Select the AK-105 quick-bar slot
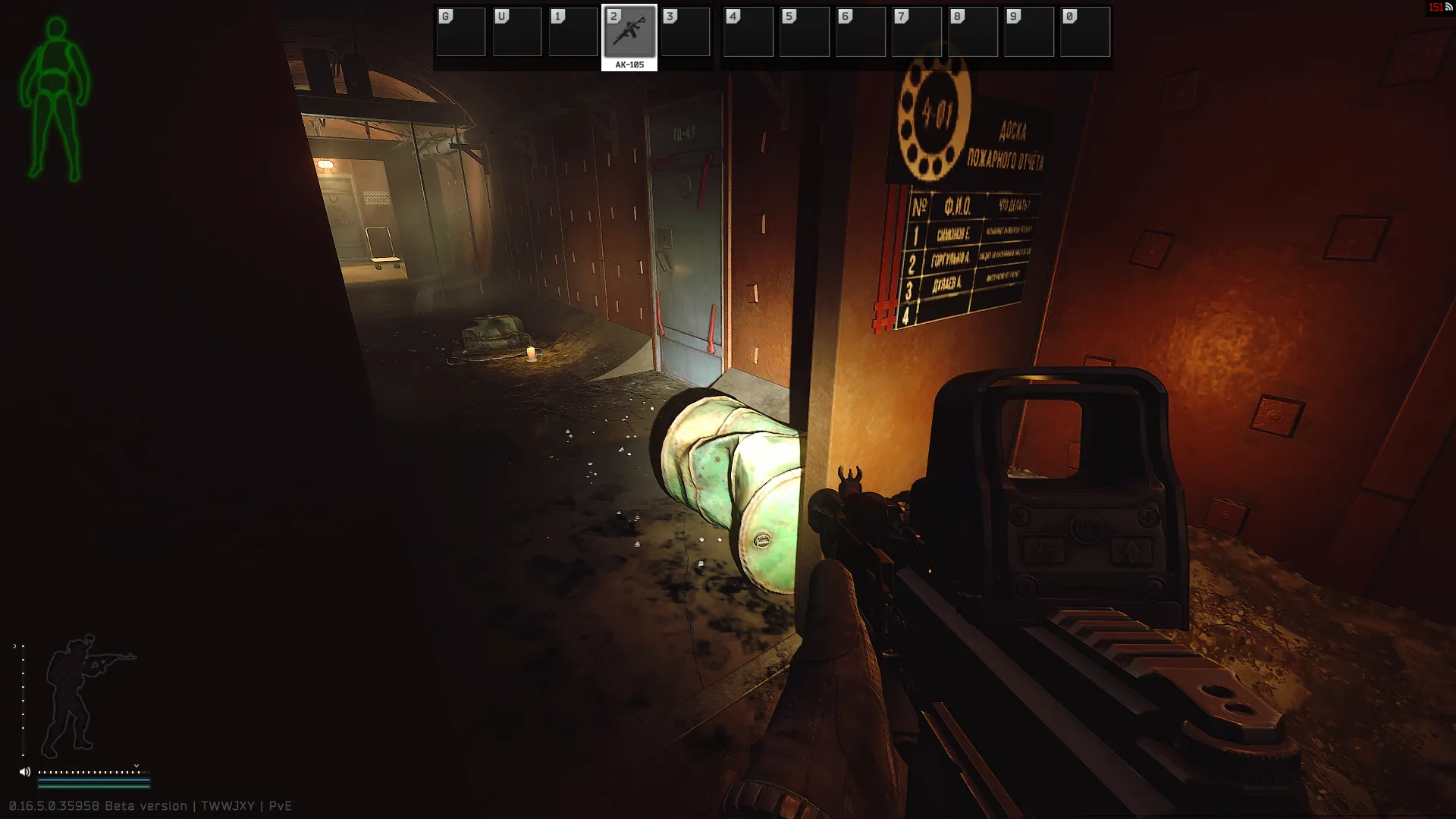The width and height of the screenshot is (1456, 819). coord(629,33)
